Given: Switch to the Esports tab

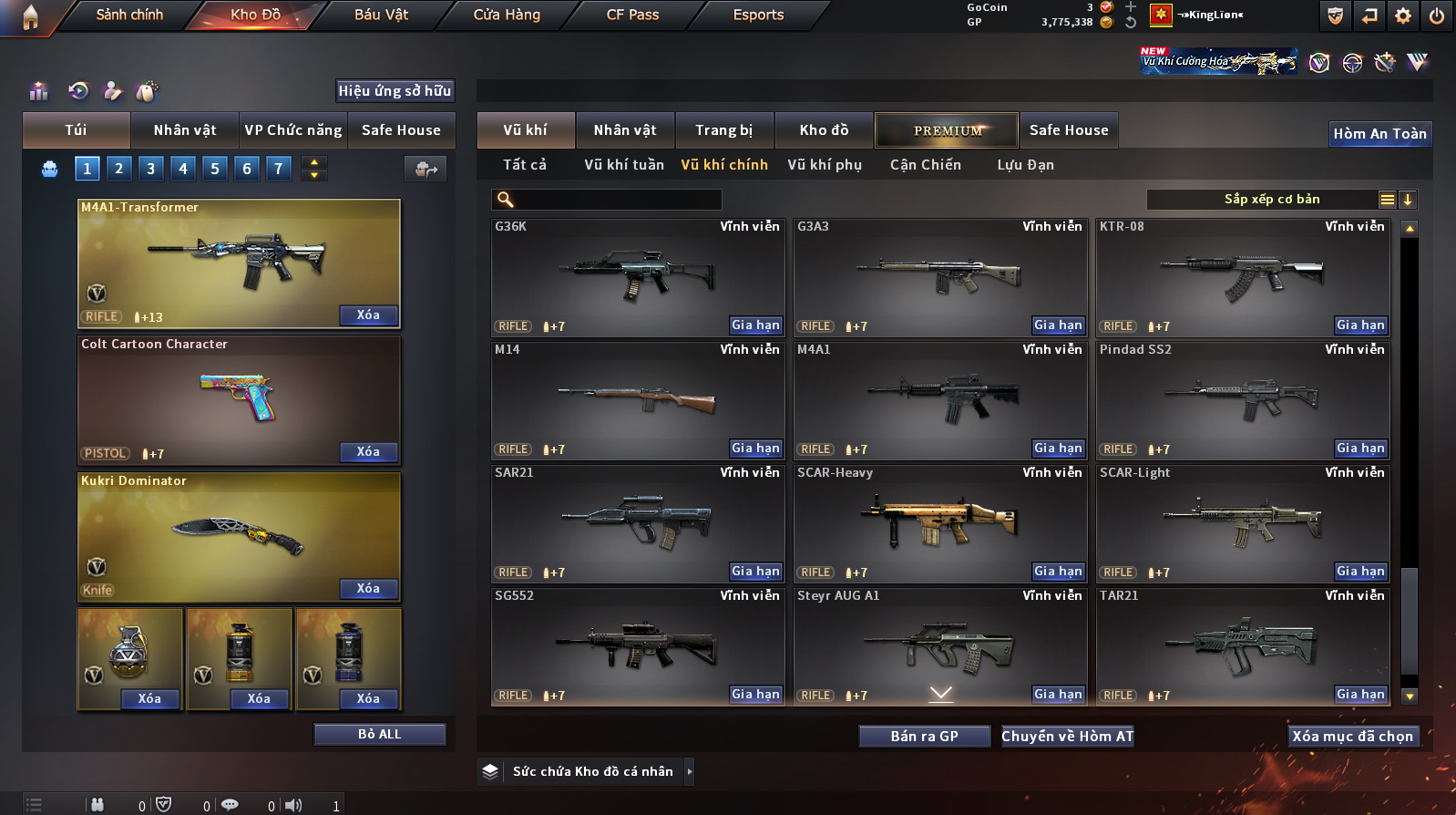Looking at the screenshot, I should tap(758, 15).
